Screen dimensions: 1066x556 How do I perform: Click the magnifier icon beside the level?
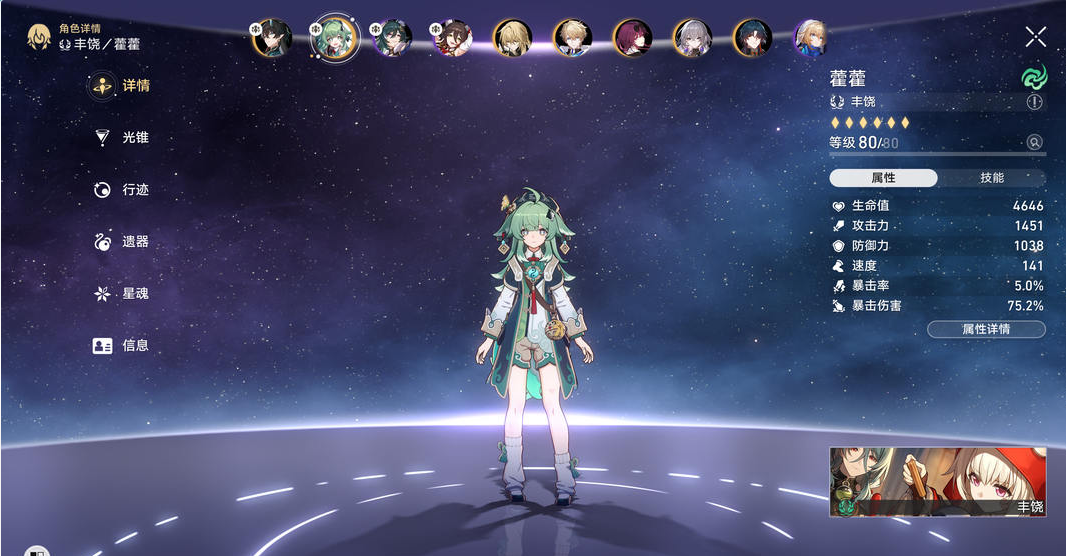1034,143
